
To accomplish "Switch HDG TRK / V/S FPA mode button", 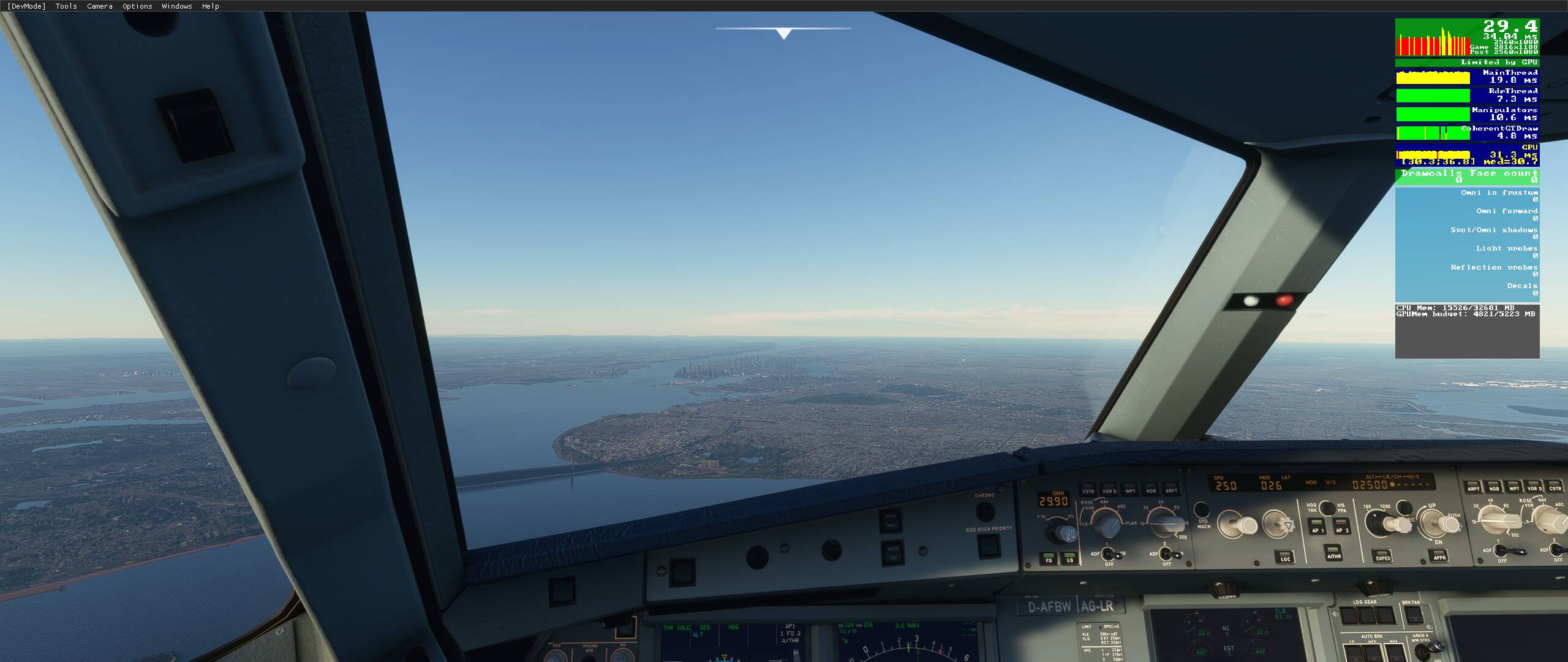I will tap(1327, 508).
